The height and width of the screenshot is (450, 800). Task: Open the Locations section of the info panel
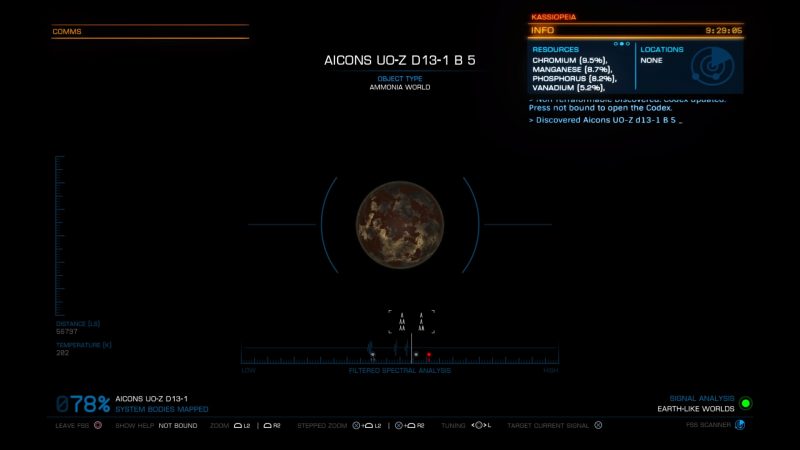[x=662, y=49]
